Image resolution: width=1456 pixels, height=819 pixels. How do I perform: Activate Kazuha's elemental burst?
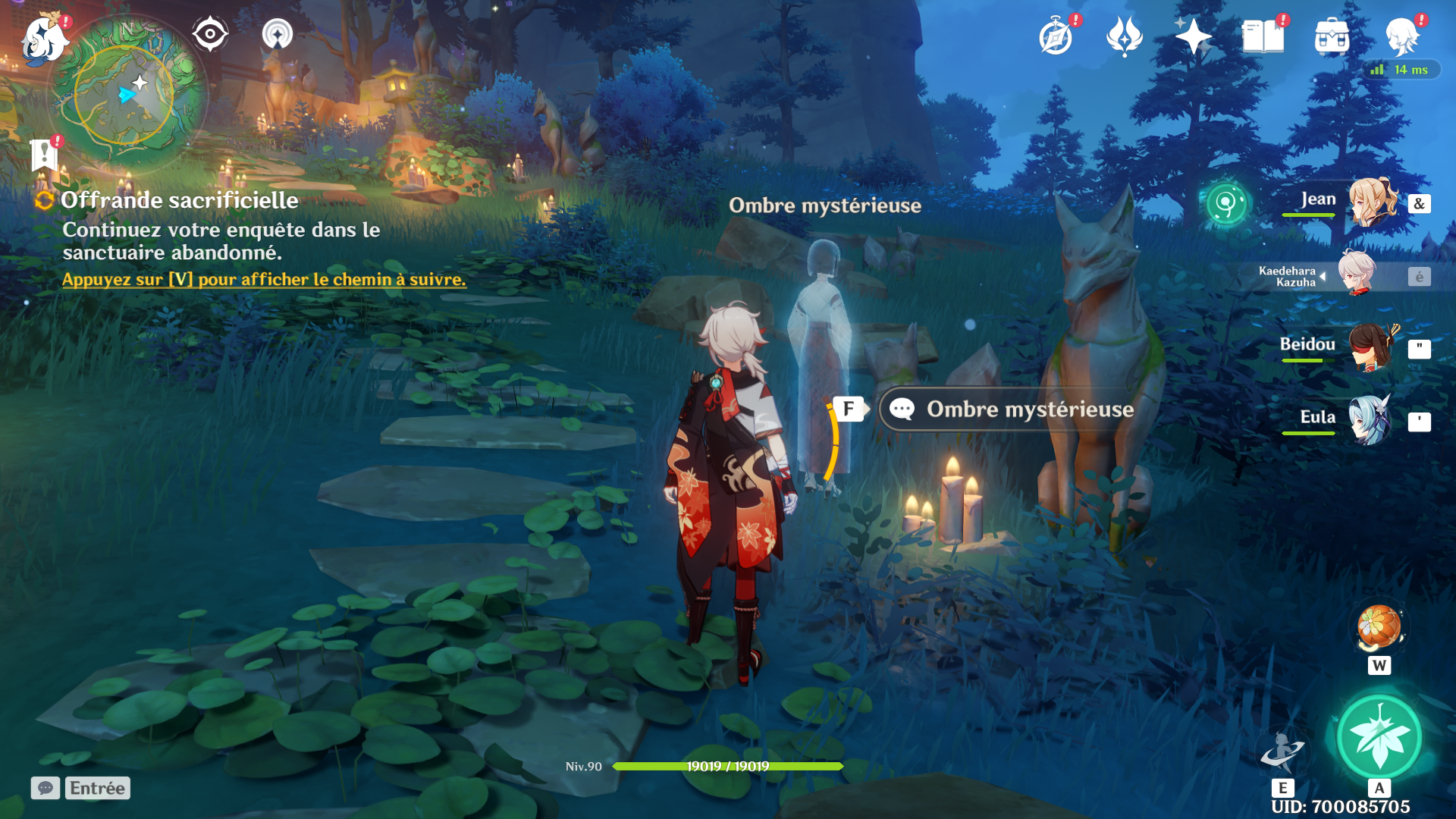point(1379,737)
